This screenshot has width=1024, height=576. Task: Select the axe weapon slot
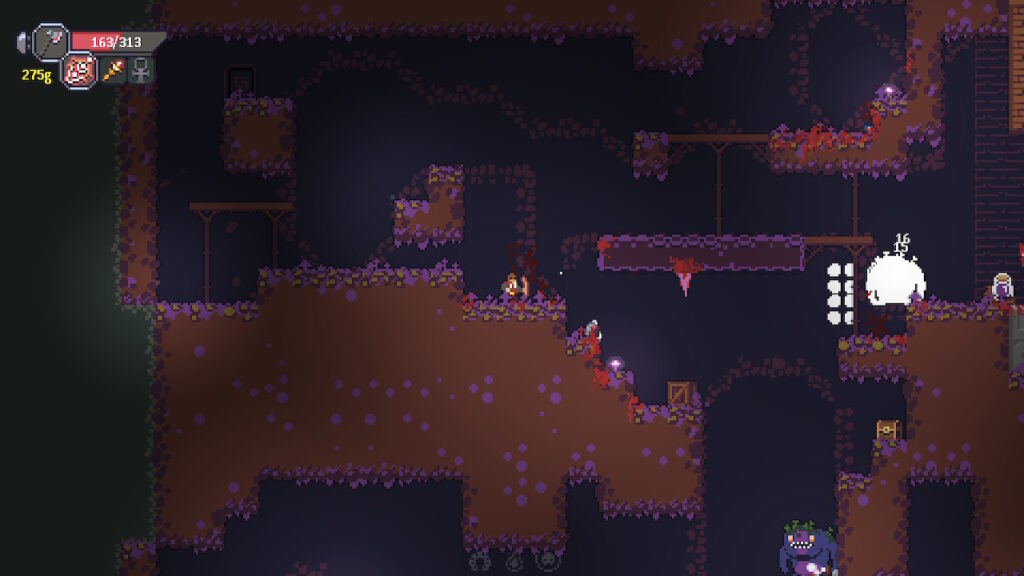coord(49,41)
